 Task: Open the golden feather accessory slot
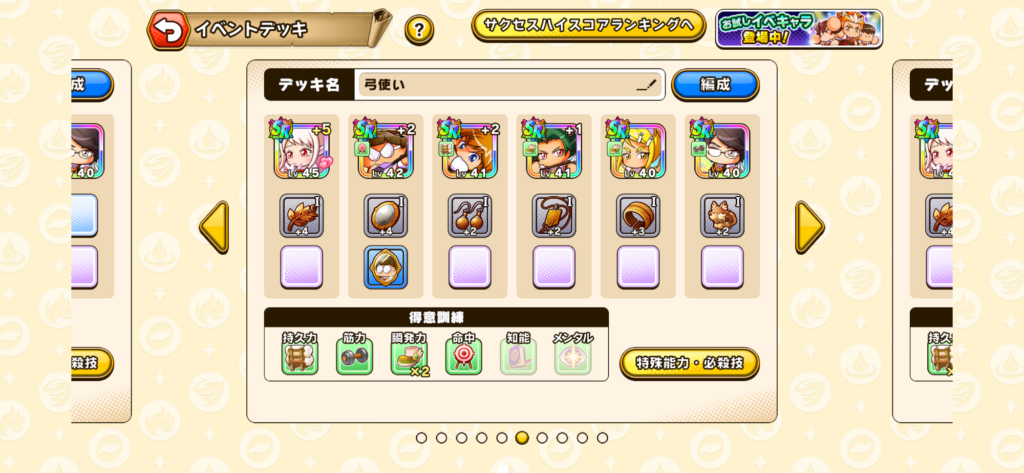tap(302, 216)
